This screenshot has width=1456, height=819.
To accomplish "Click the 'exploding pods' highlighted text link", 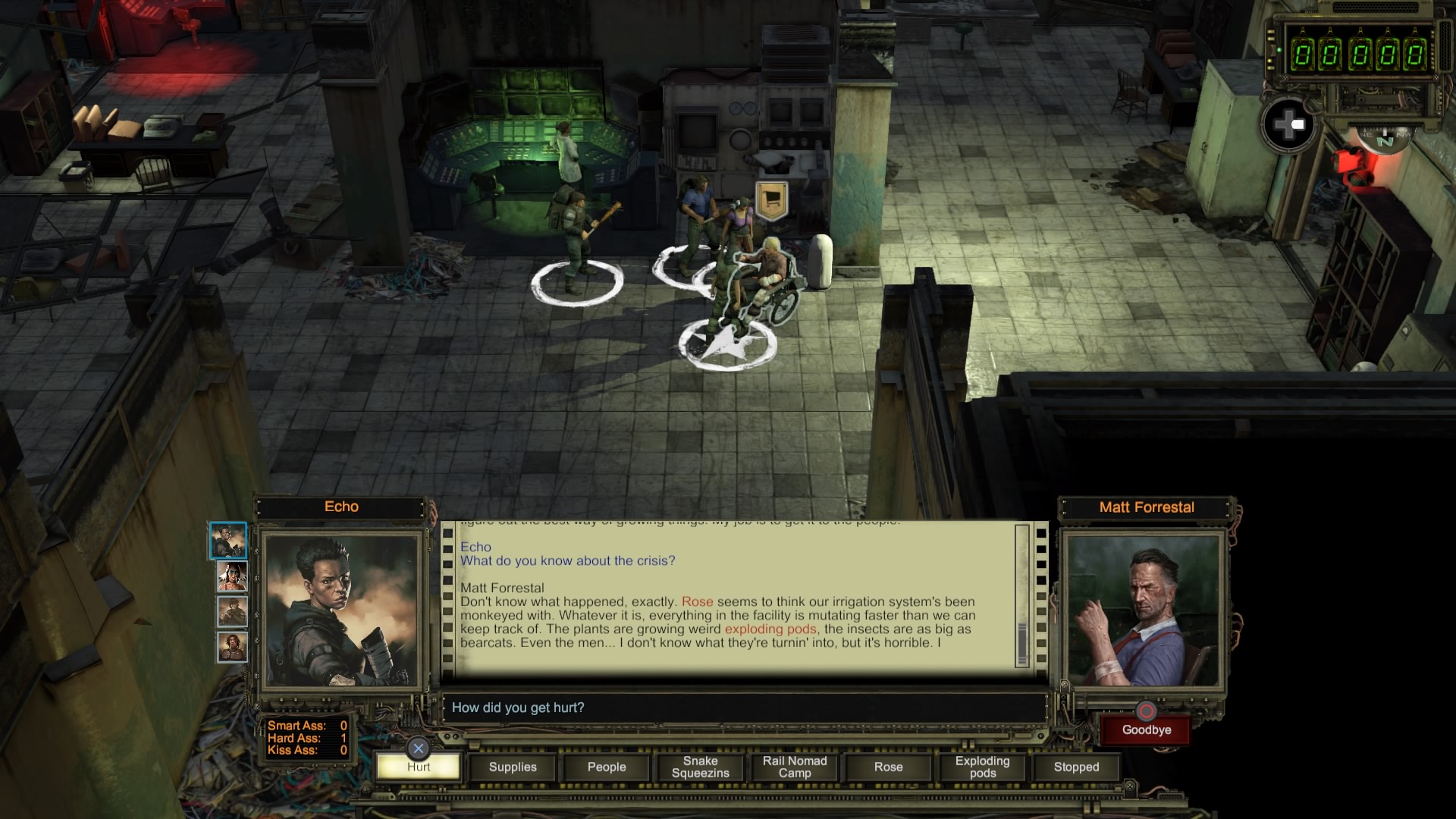I will 770,629.
